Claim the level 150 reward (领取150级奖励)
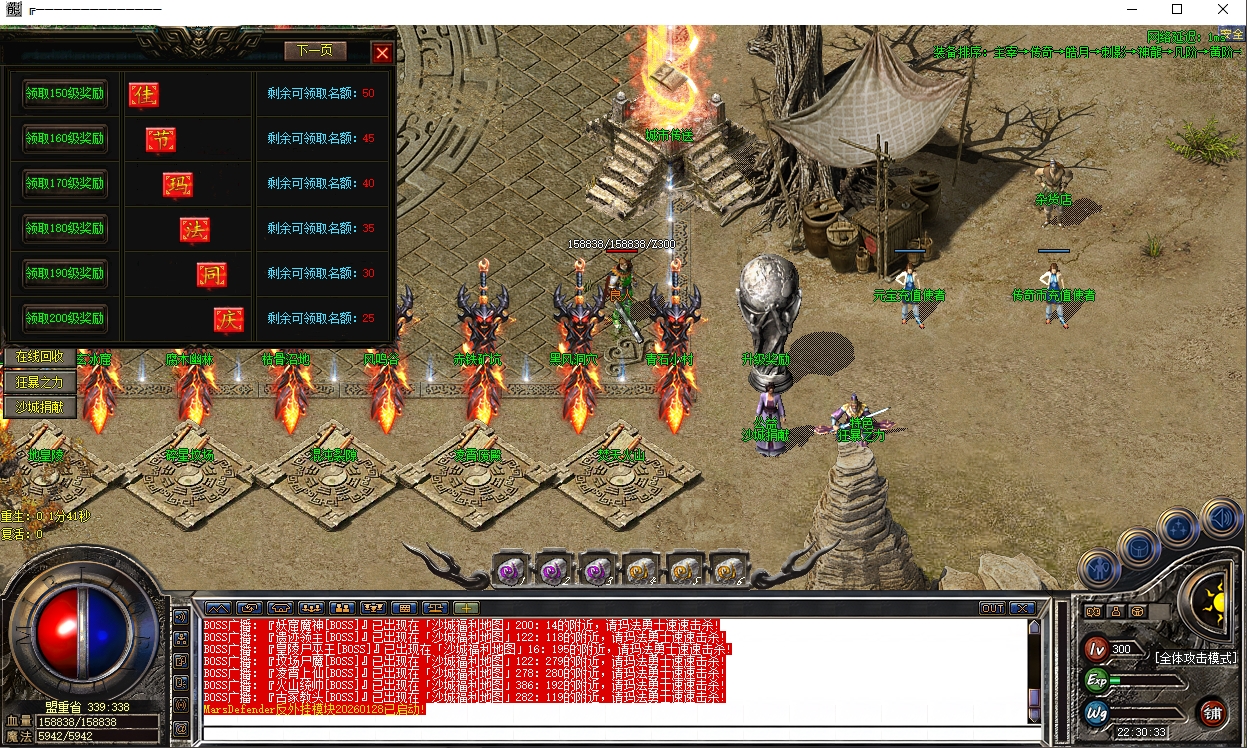The height and width of the screenshot is (748, 1247). [65, 94]
